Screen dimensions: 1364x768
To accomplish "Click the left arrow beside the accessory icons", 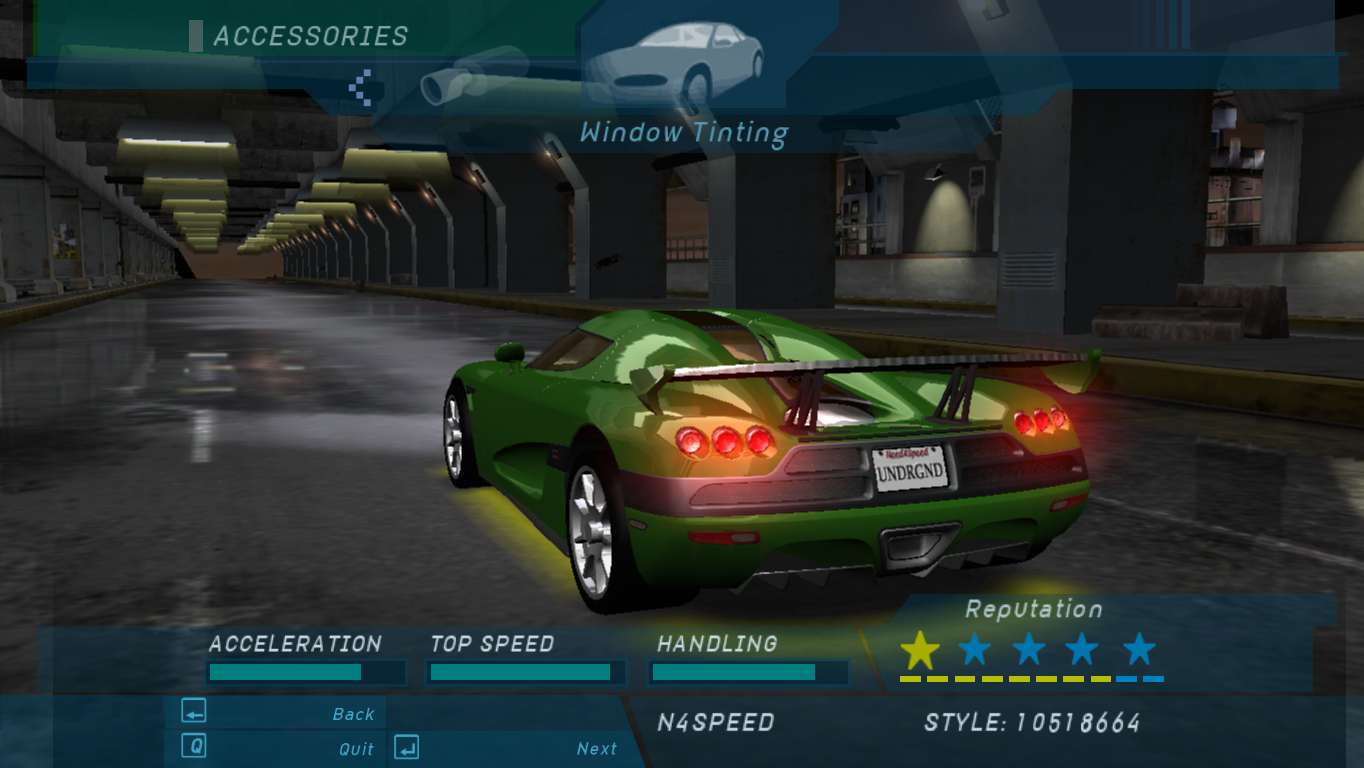I will [x=361, y=87].
